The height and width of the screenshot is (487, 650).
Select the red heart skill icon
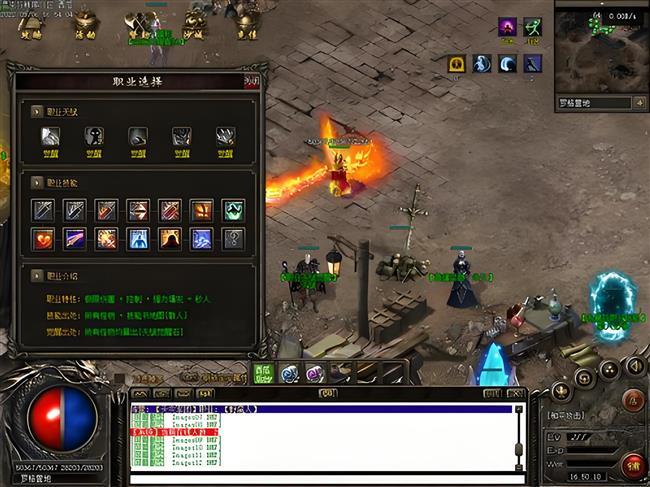click(x=43, y=239)
